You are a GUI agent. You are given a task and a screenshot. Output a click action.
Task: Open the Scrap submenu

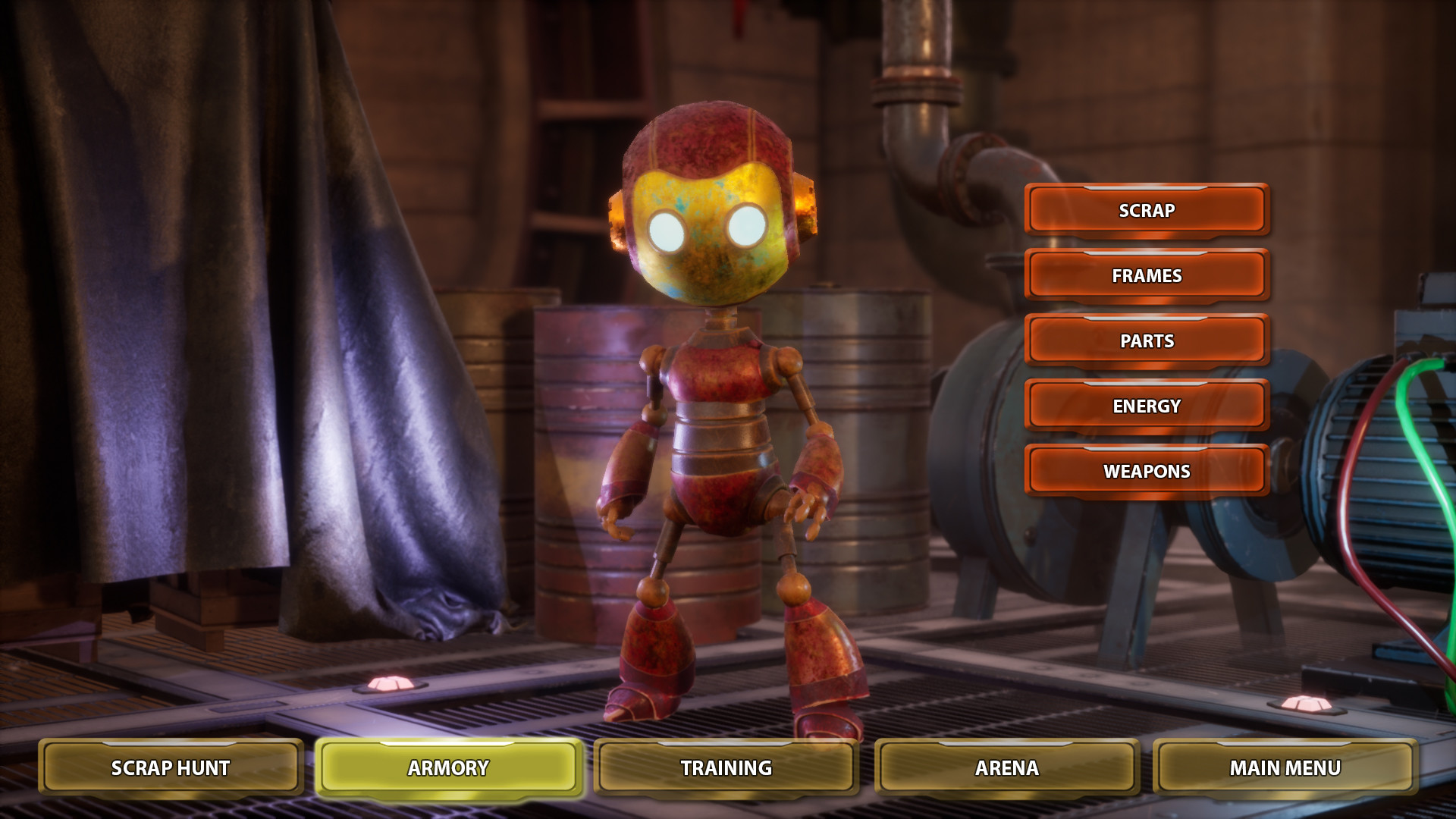[x=1147, y=211]
